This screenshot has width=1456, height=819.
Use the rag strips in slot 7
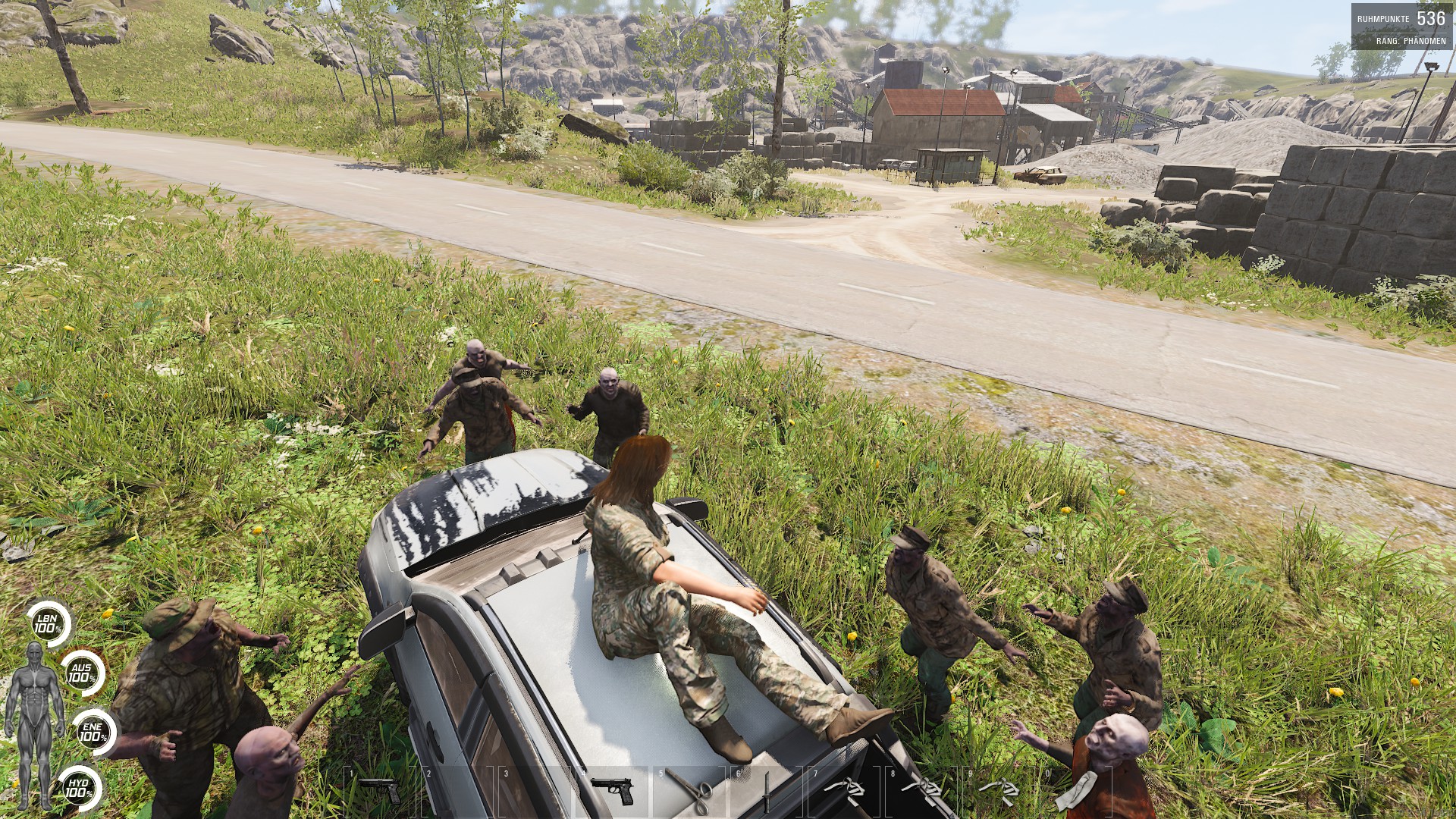(x=845, y=792)
